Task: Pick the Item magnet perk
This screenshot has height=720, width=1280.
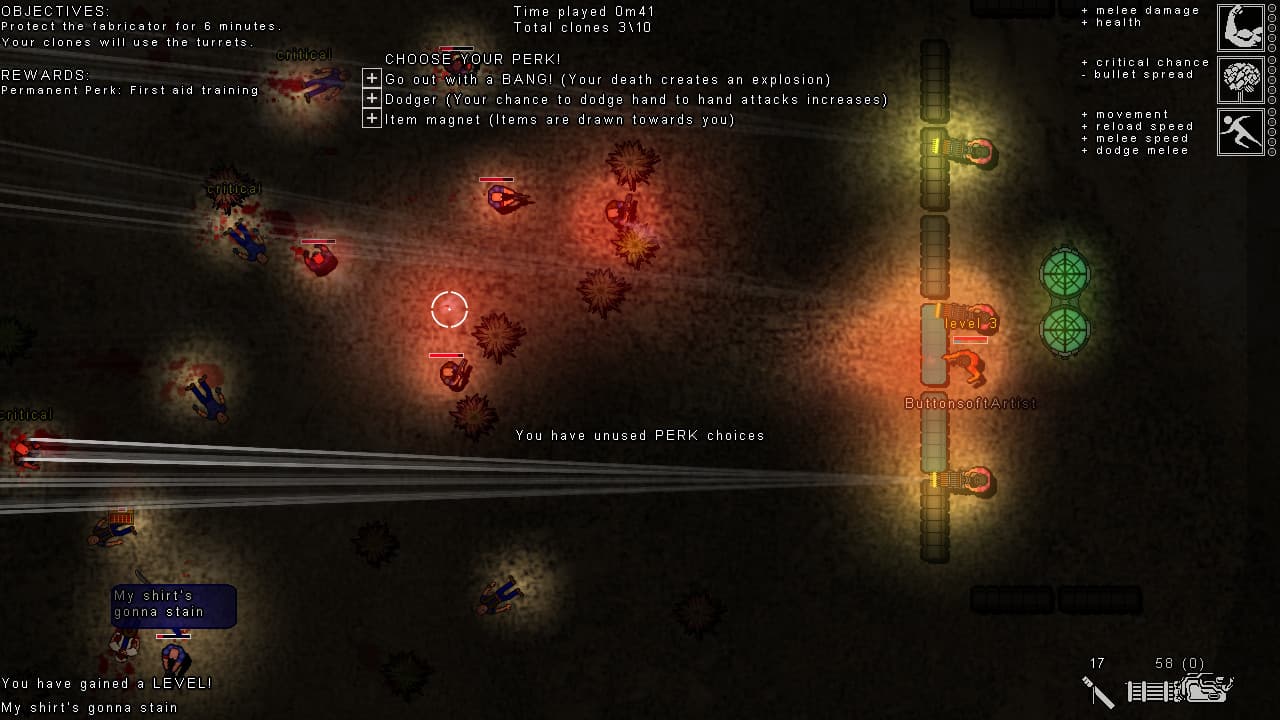Action: pyautogui.click(x=372, y=119)
